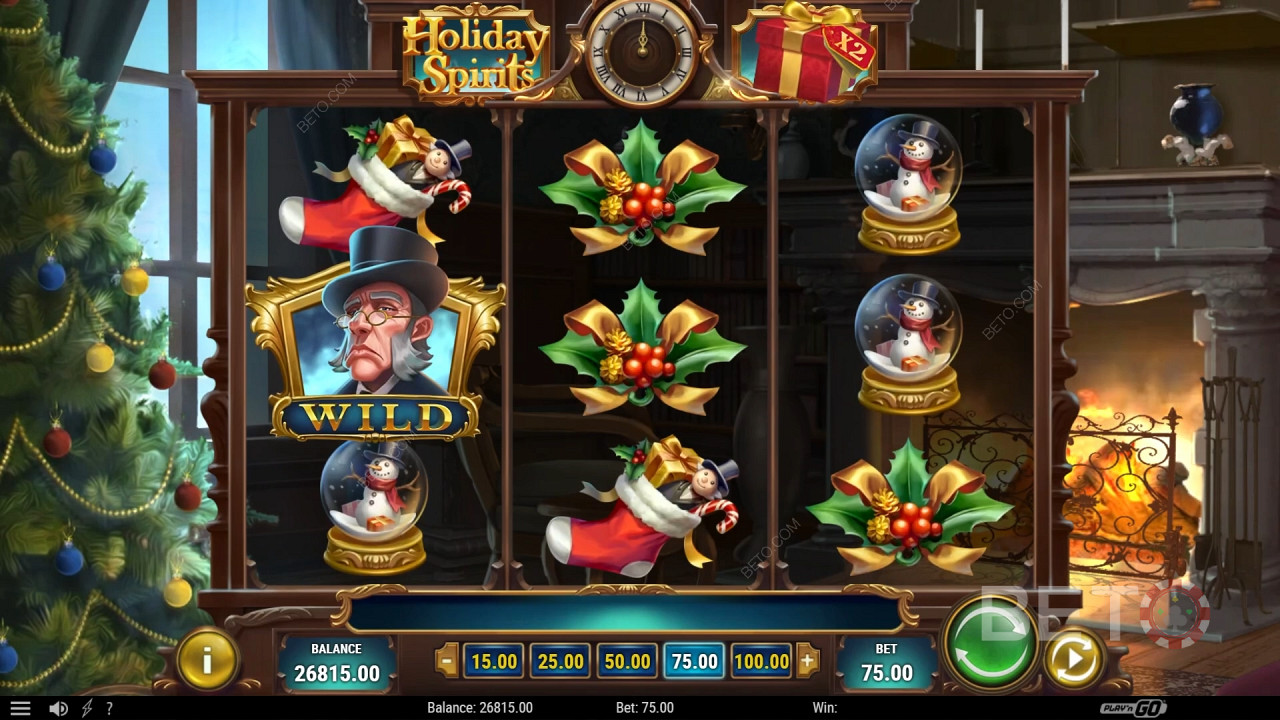Select the 15.00 bet amount
This screenshot has width=1280, height=720.
(494, 661)
